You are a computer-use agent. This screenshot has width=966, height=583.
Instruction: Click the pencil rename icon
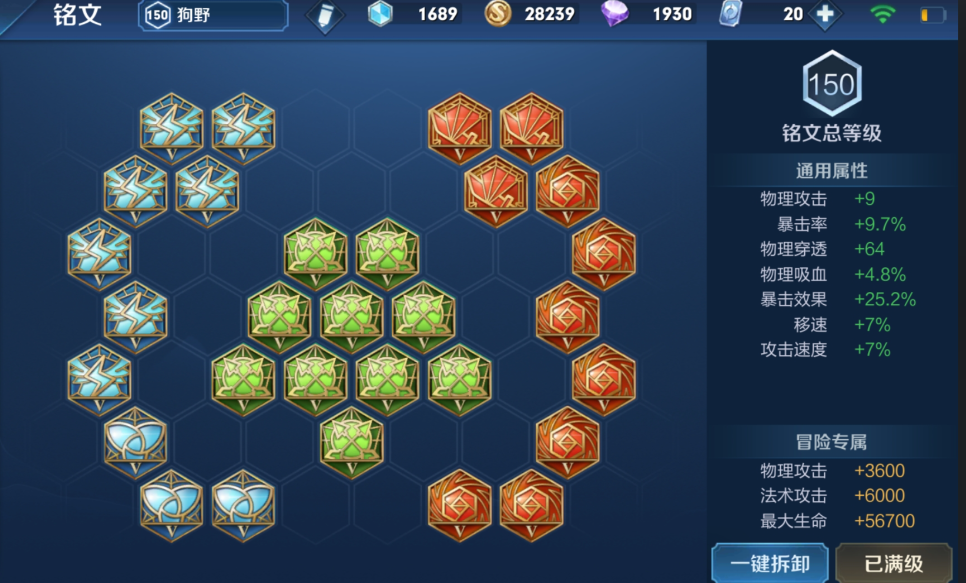(x=324, y=15)
